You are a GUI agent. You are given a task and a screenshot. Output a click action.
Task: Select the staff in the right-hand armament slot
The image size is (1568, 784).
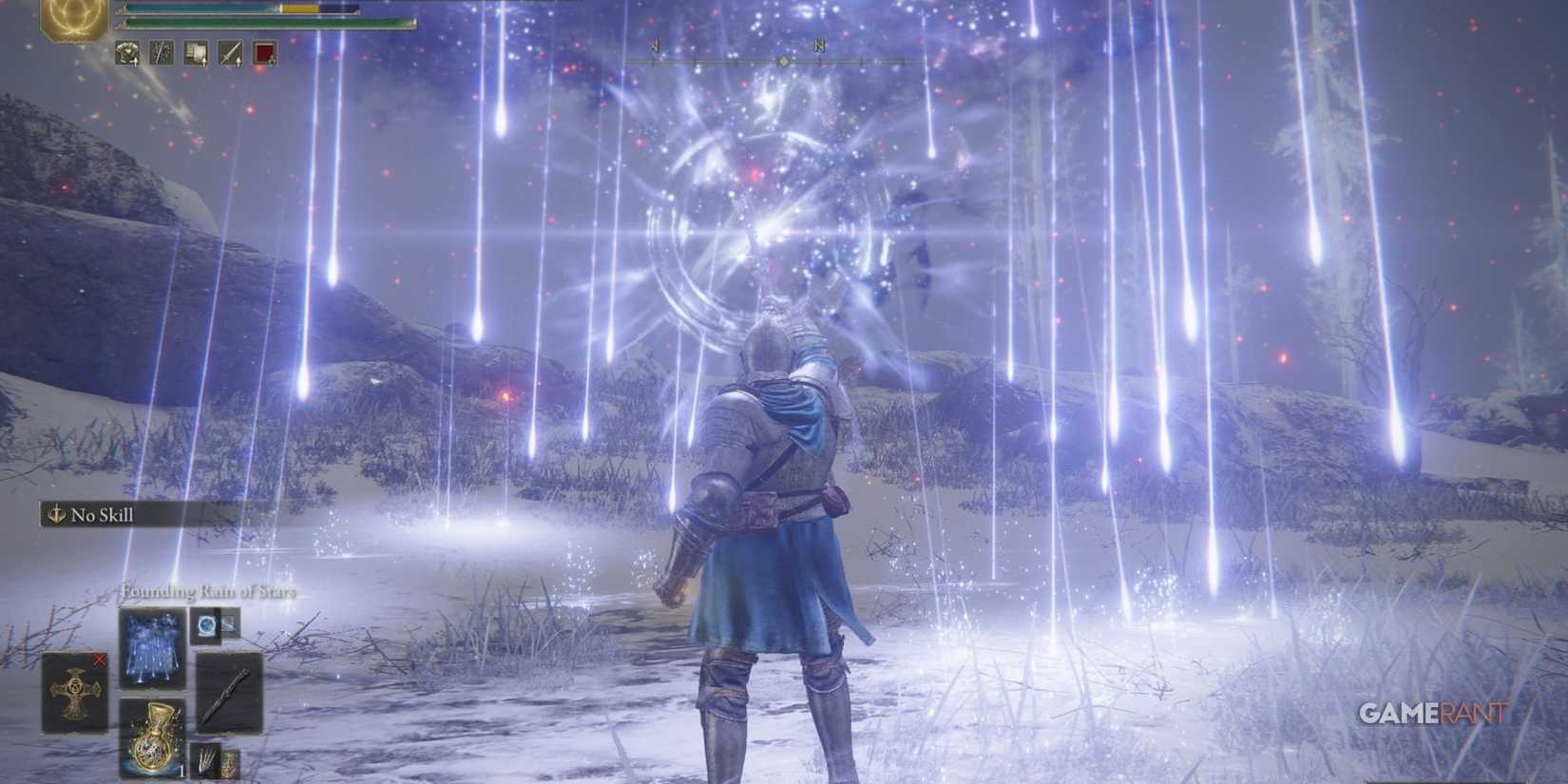coord(230,694)
